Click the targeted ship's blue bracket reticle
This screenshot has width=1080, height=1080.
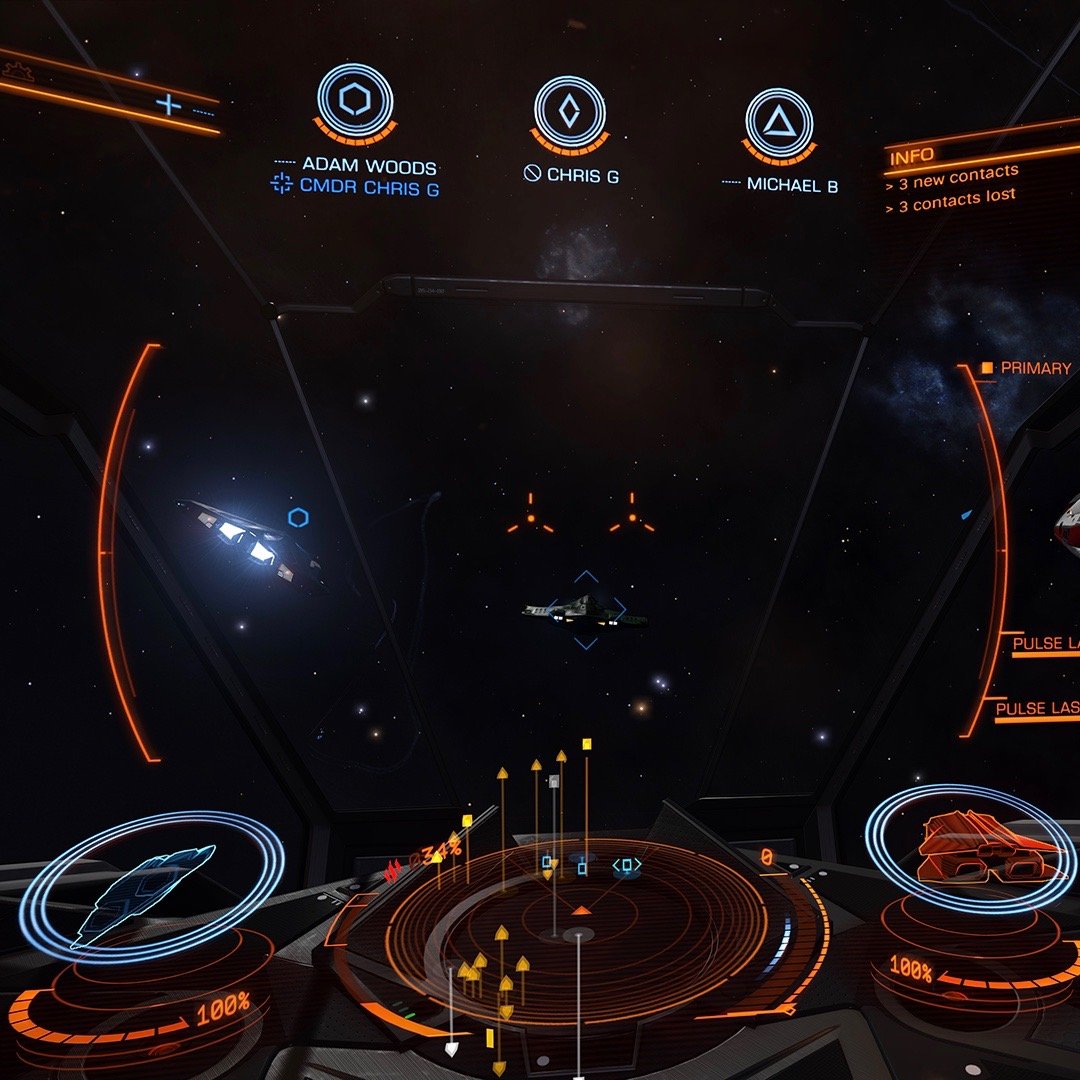click(586, 609)
